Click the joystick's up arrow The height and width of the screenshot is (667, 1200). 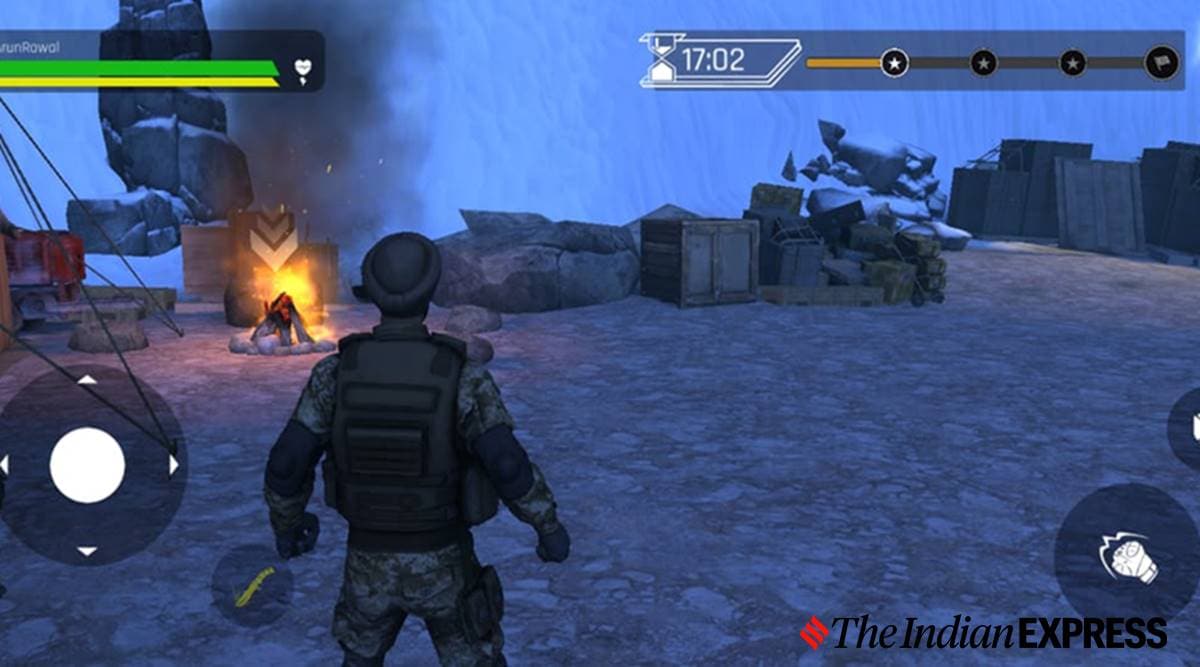87,380
